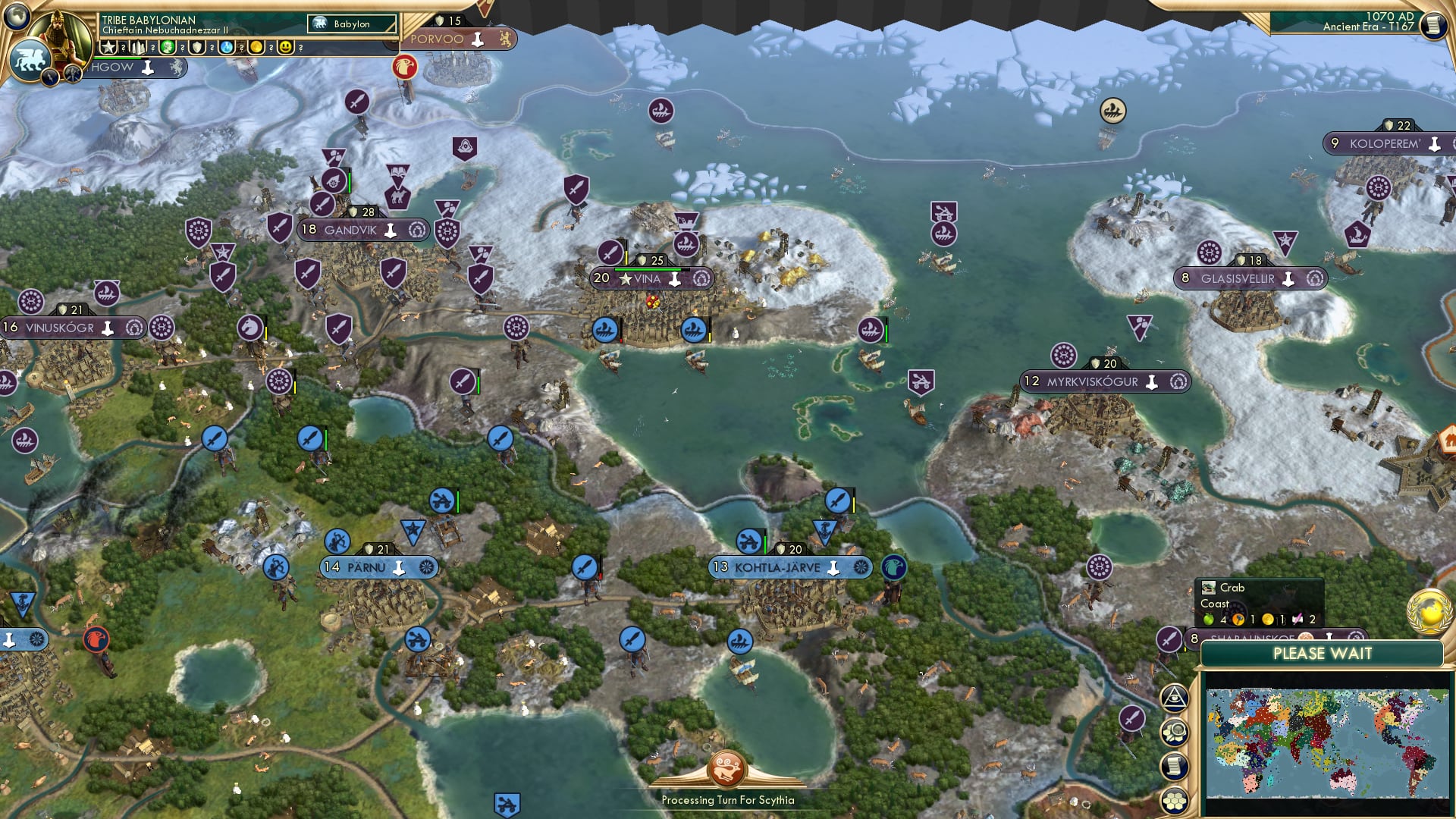1456x819 pixels.
Task: Switch to Strategic View via magnifier hex icon
Action: [1175, 733]
